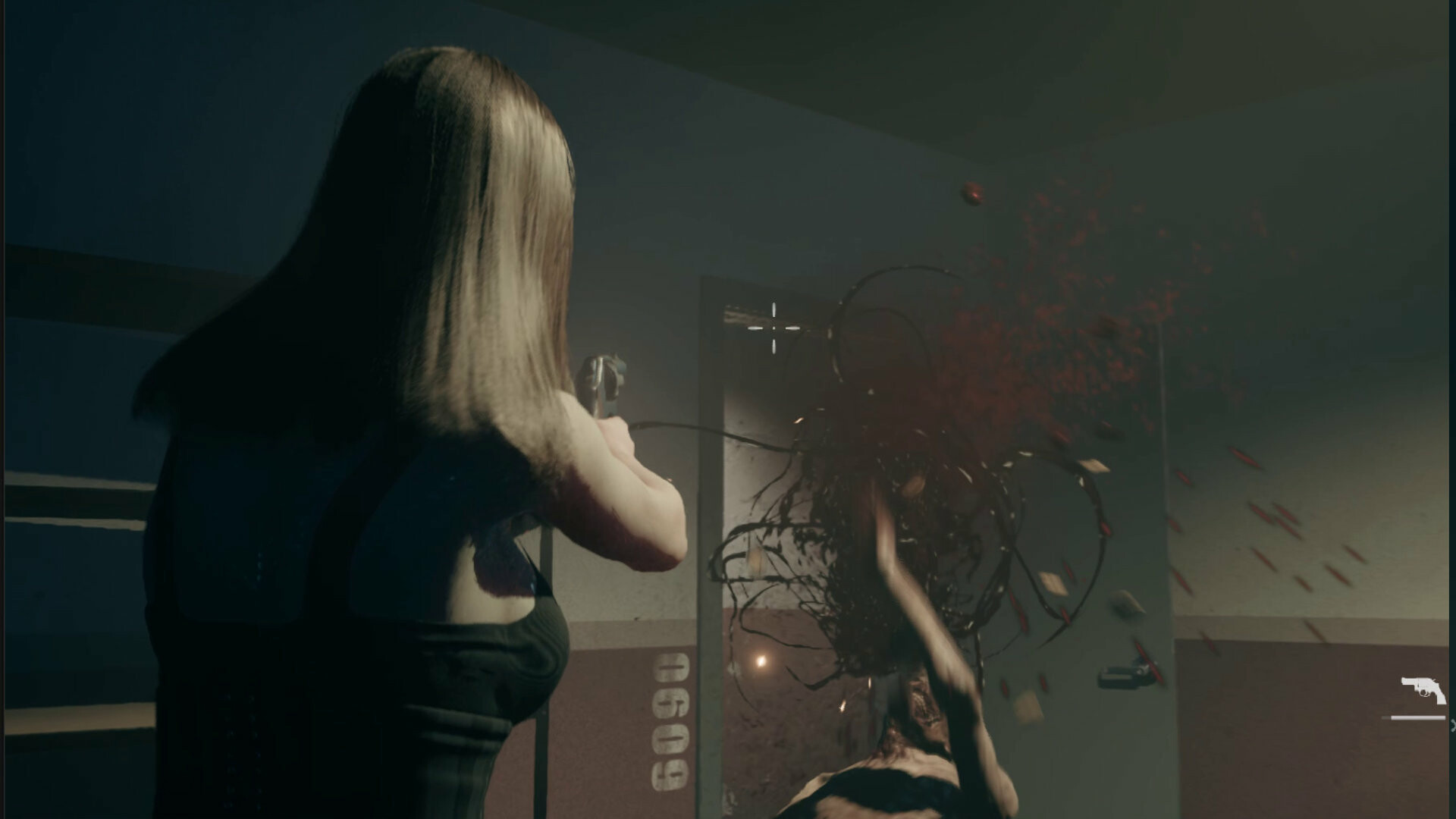Click the weapon-switch chevron beside the revolver
The image size is (1456, 819).
point(1452,724)
